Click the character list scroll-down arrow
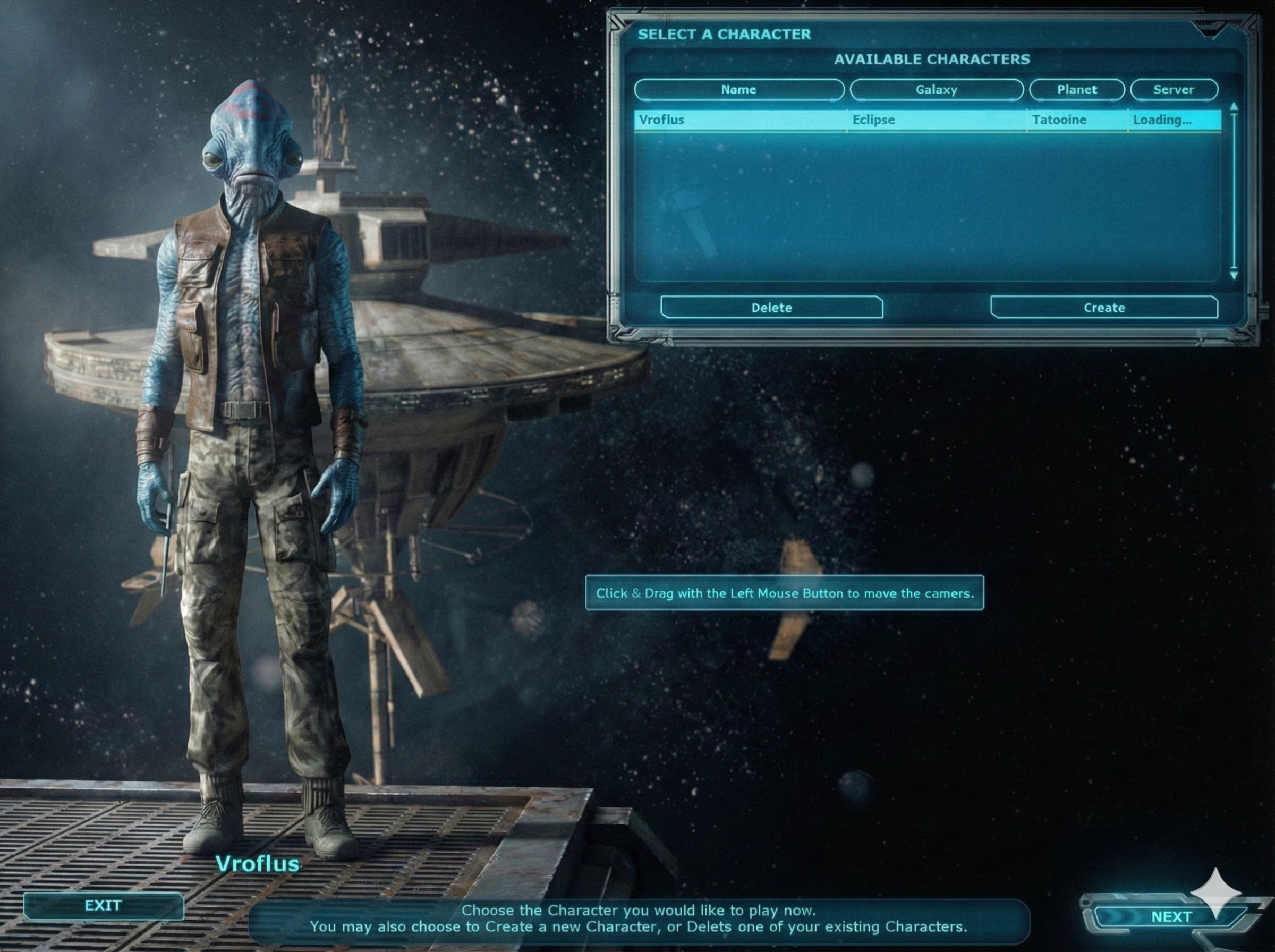Screen dimensions: 1275x952 [1234, 276]
